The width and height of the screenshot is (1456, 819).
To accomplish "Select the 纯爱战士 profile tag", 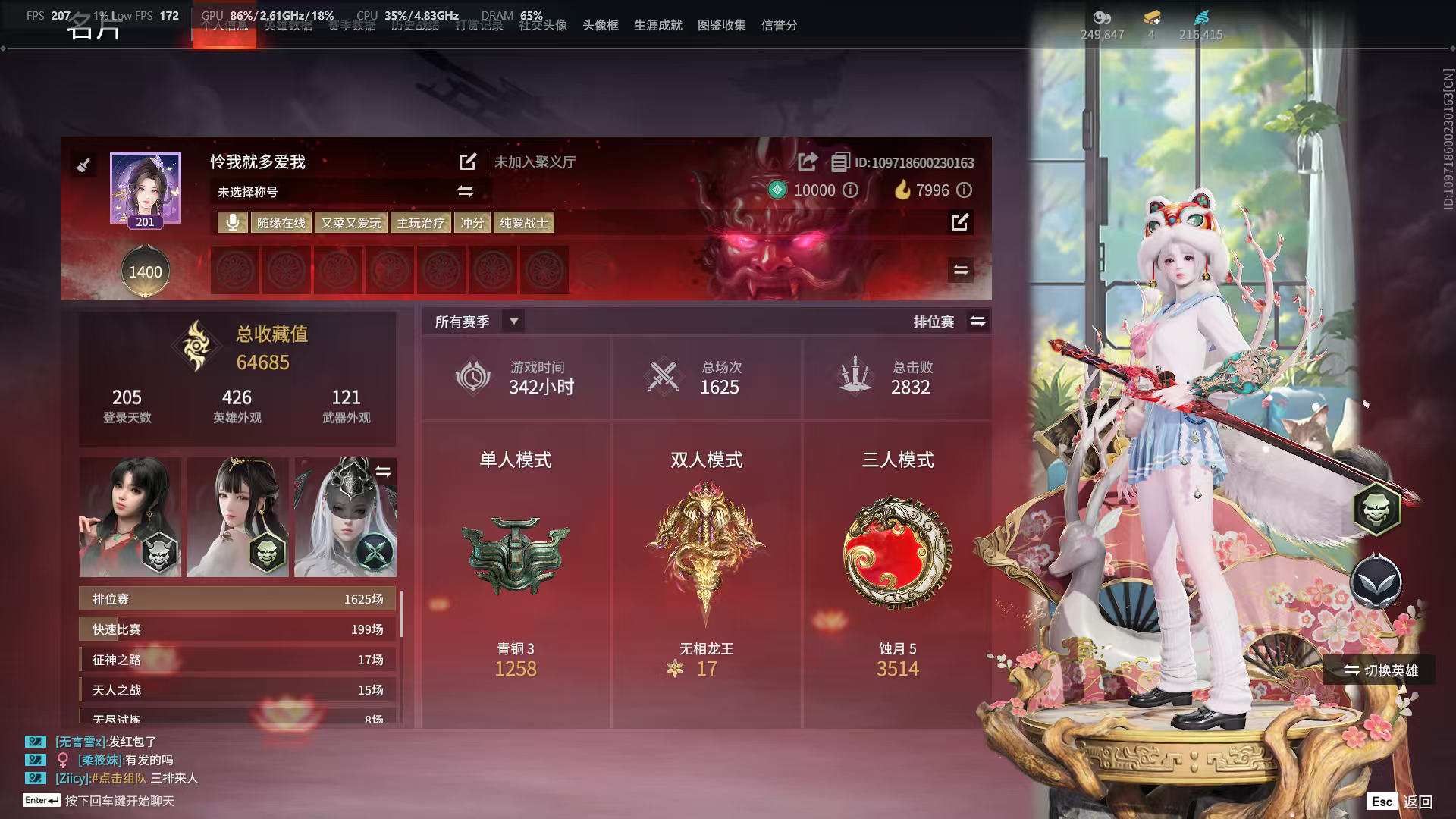I will click(x=524, y=222).
